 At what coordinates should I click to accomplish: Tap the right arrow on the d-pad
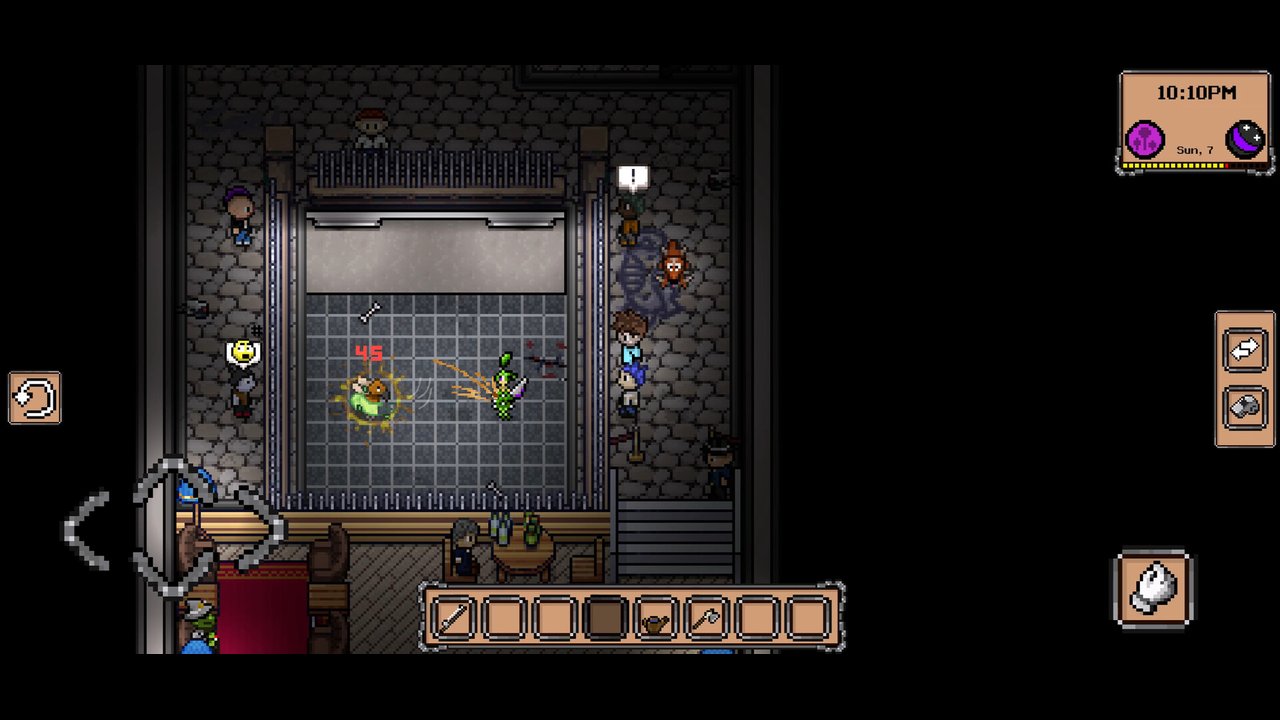[x=258, y=528]
